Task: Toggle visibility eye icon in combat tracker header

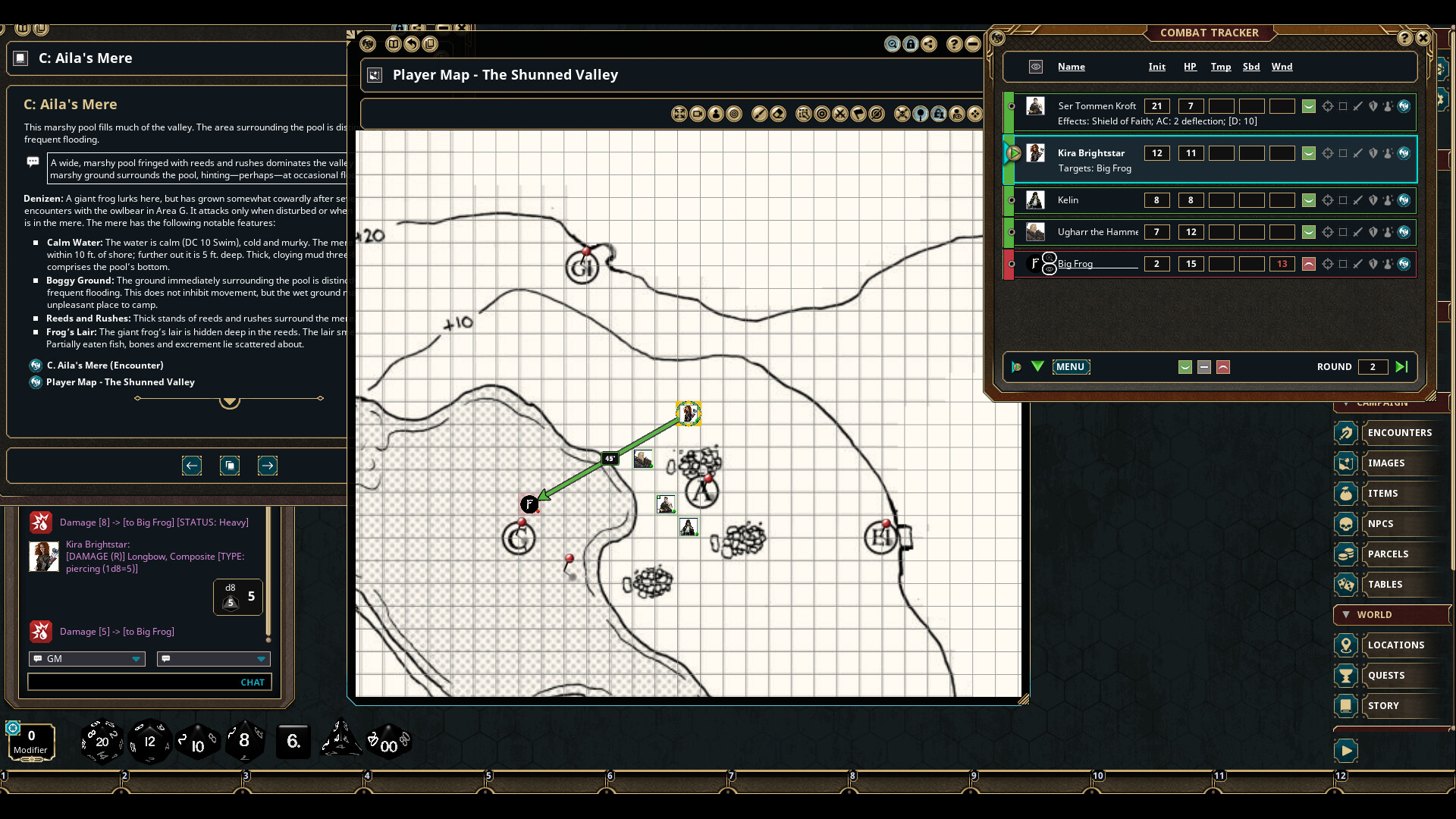Action: click(1035, 67)
